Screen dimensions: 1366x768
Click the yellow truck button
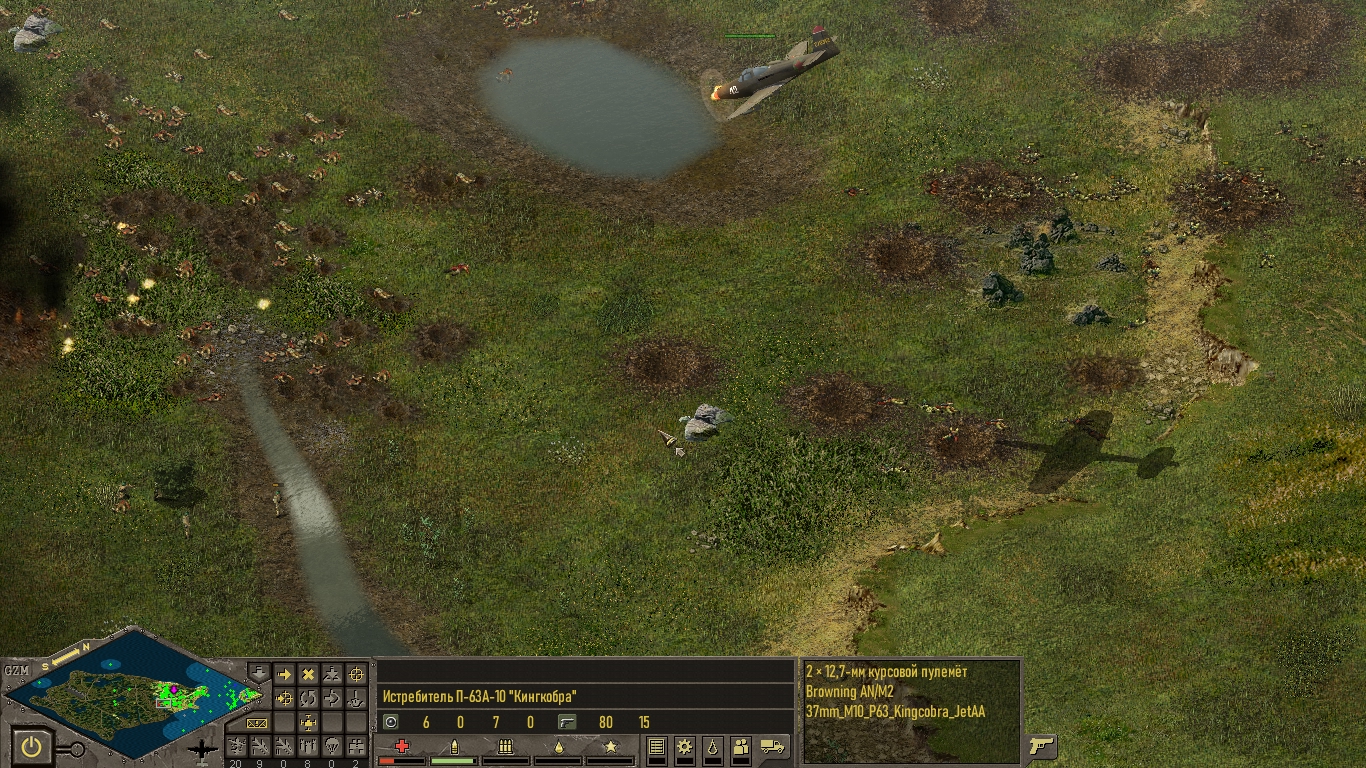coord(772,746)
